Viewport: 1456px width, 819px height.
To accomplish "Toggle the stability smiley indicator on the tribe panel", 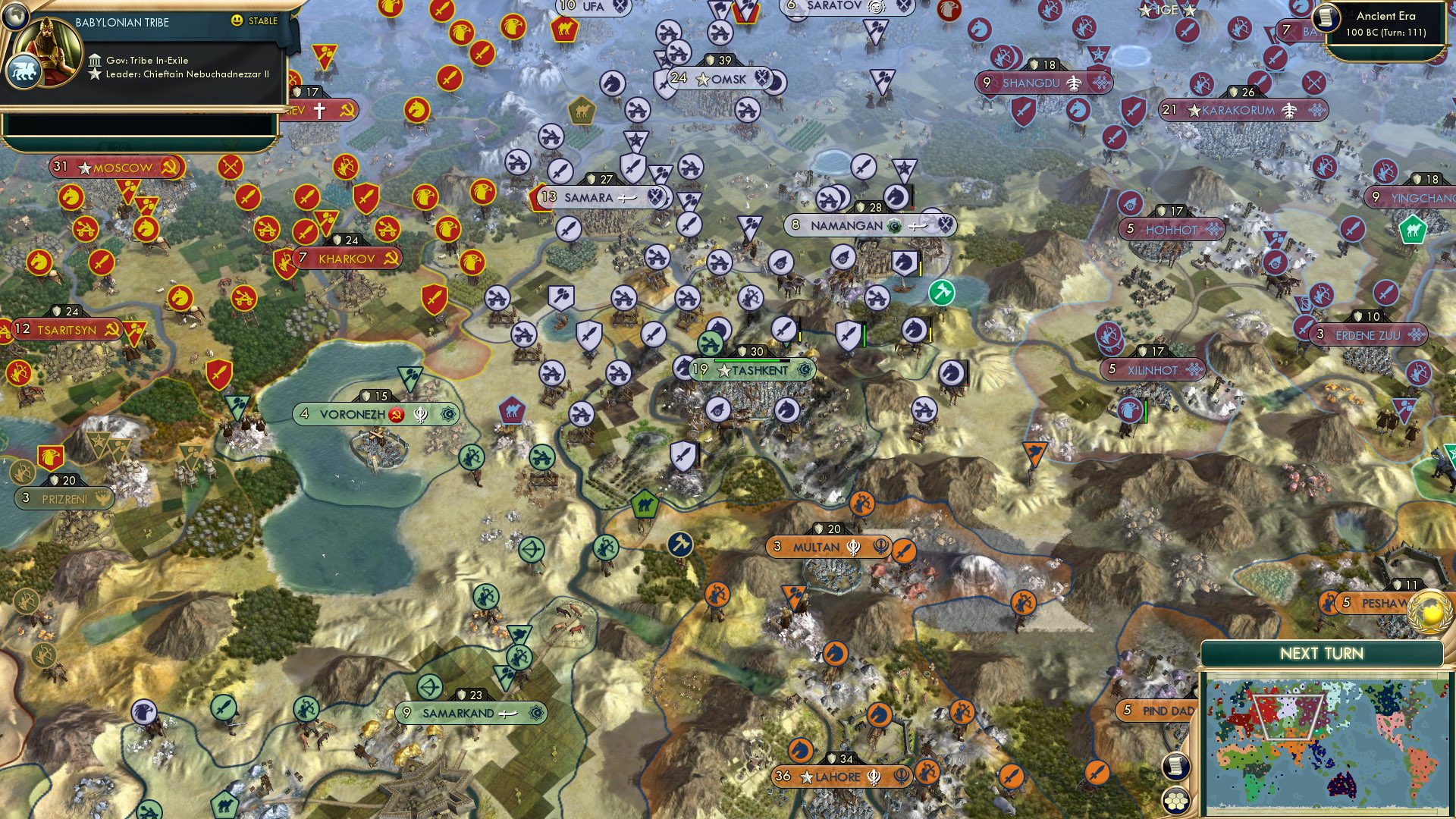I will [x=238, y=22].
